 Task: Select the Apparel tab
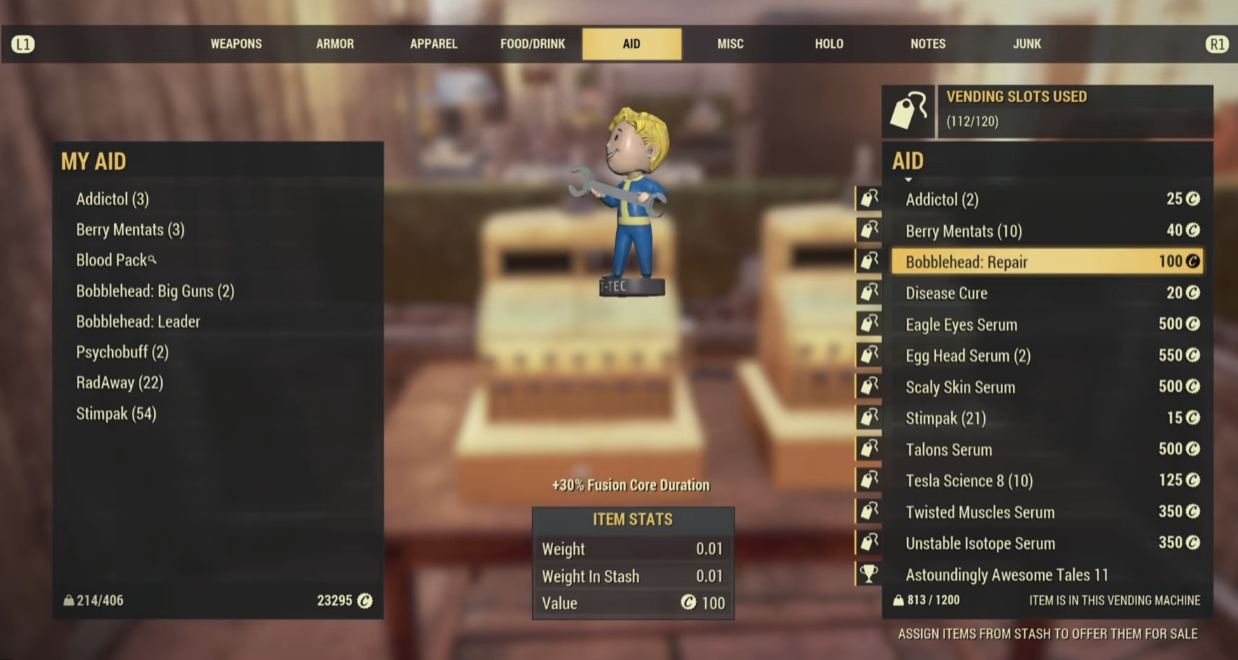tap(433, 44)
